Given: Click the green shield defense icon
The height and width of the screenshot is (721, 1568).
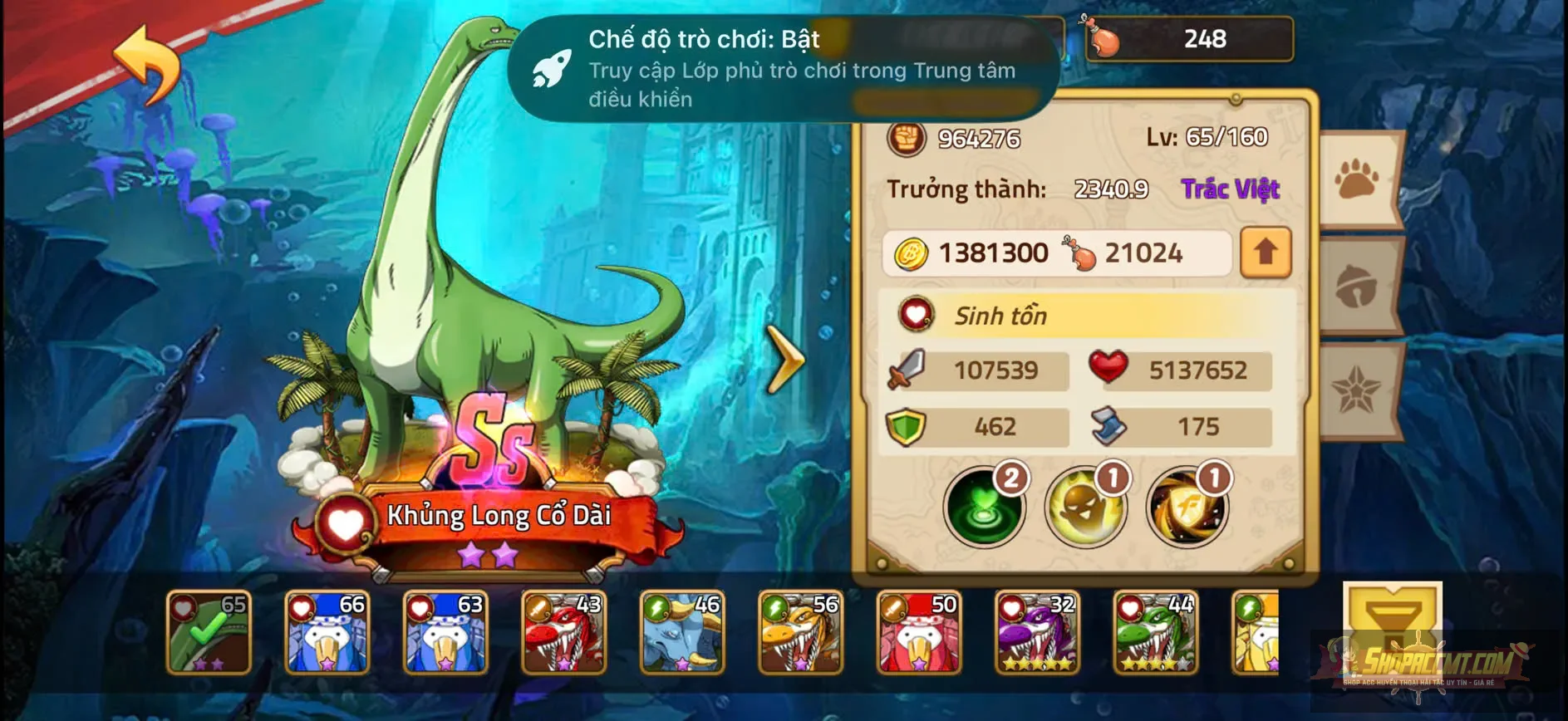Looking at the screenshot, I should 905,426.
